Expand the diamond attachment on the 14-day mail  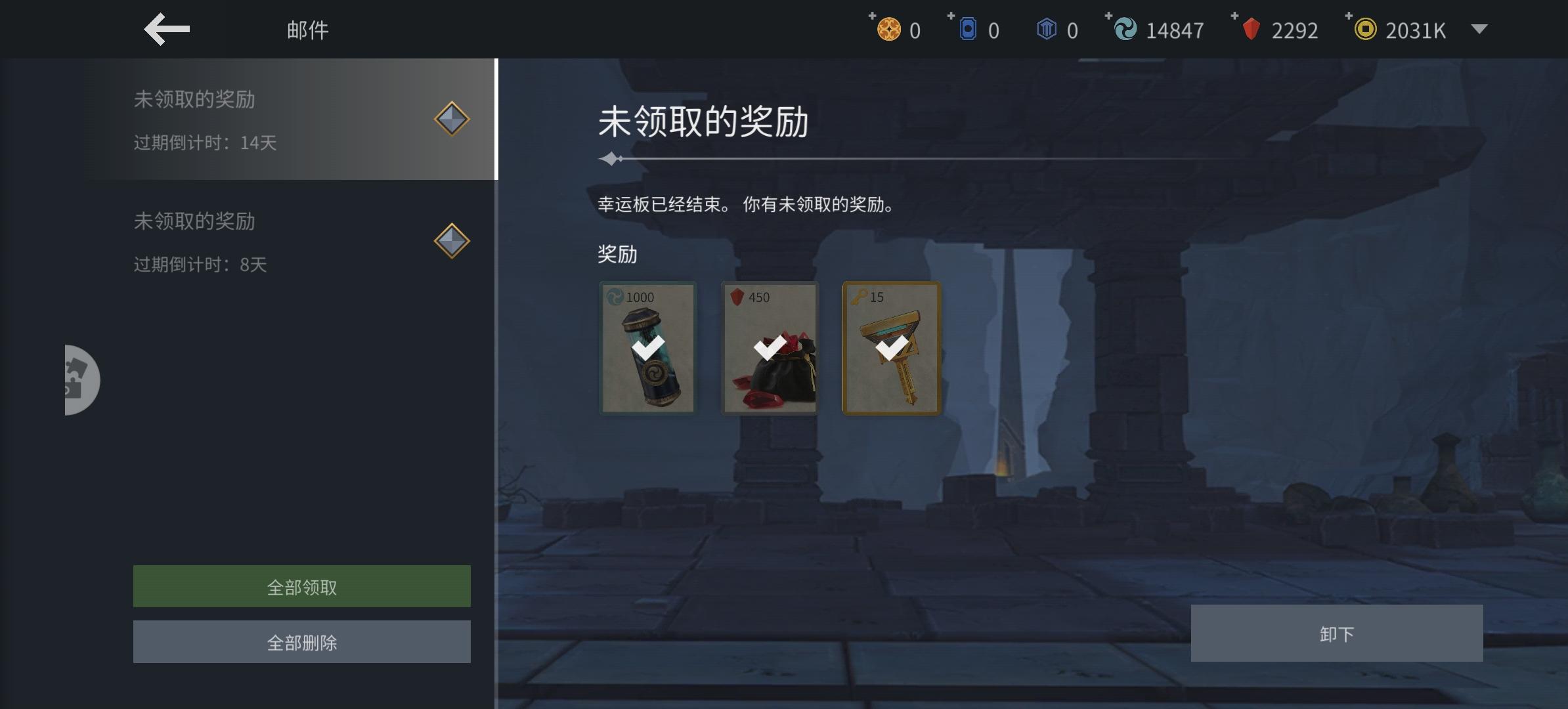452,119
